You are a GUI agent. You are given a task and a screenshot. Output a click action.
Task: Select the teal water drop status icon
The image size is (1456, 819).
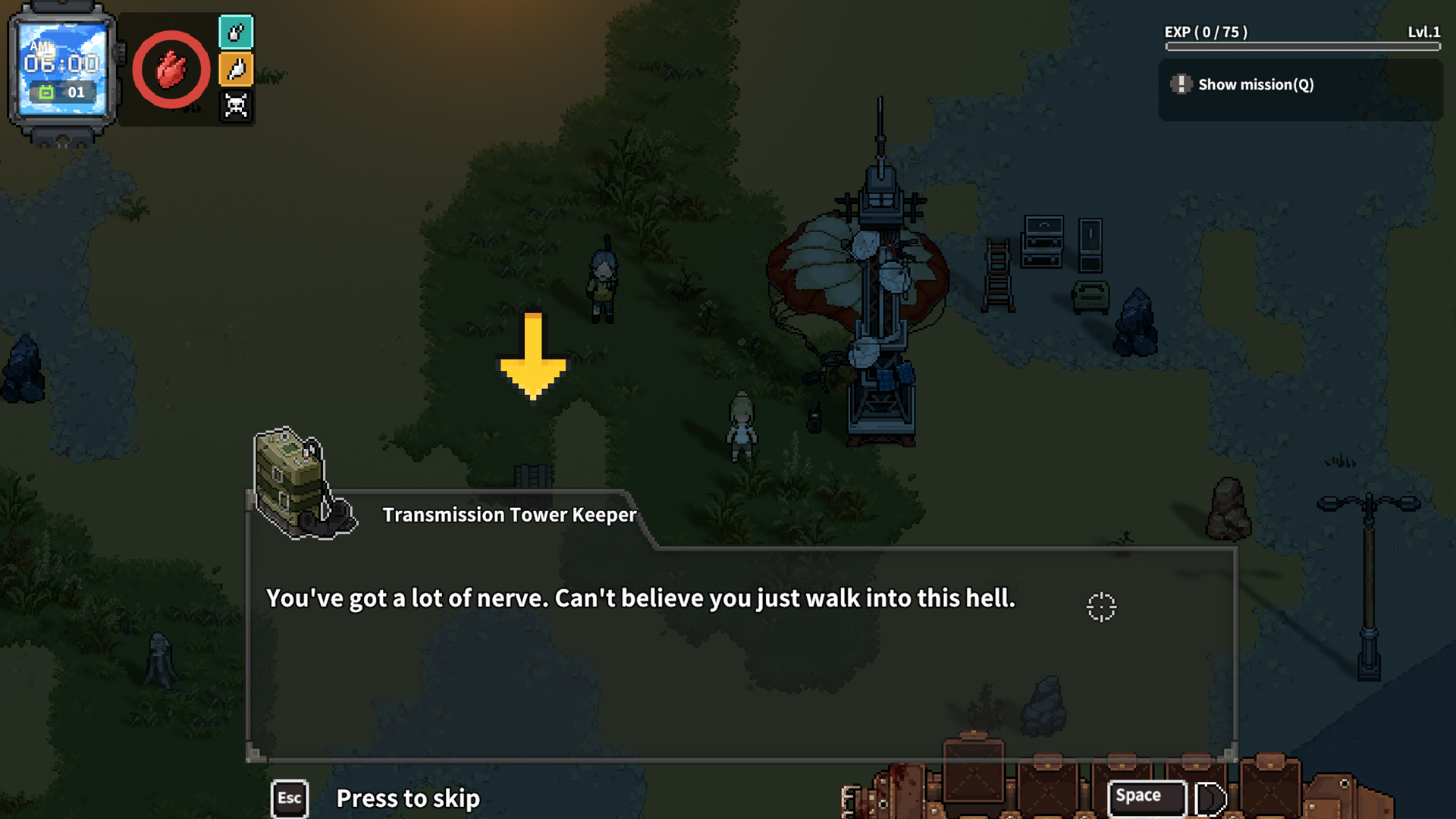[236, 33]
